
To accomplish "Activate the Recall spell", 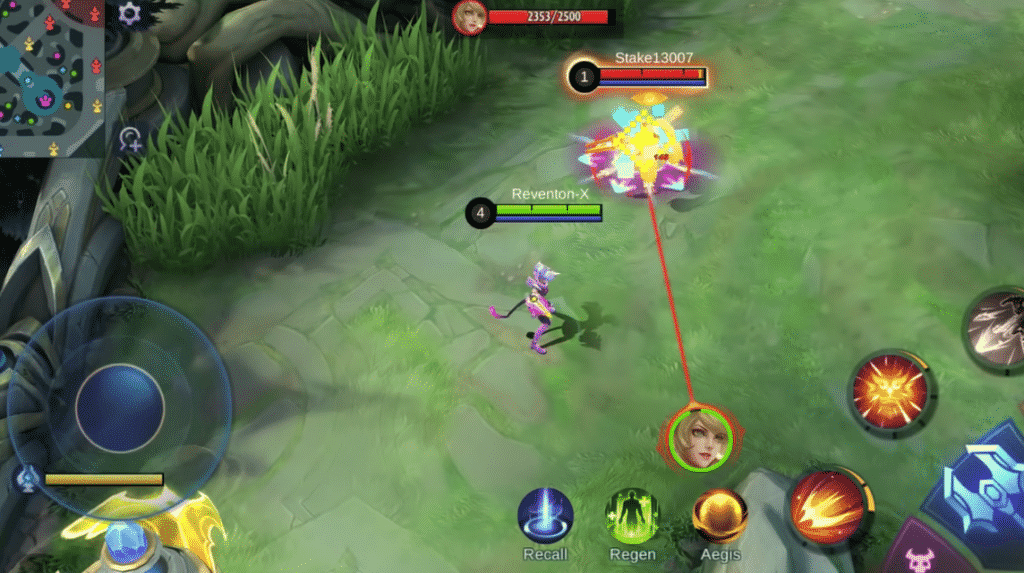I will 545,517.
